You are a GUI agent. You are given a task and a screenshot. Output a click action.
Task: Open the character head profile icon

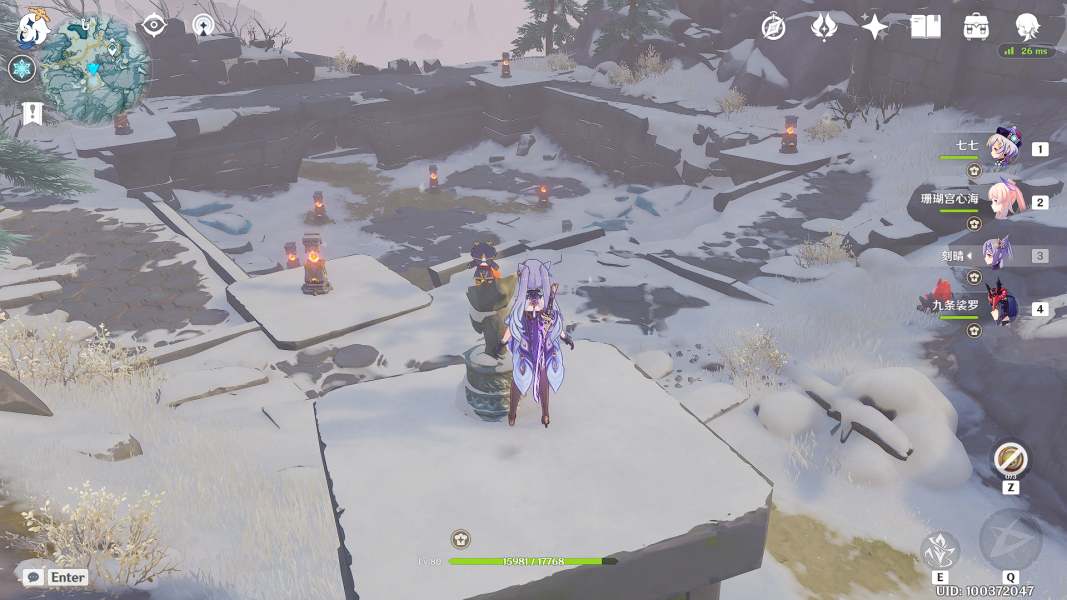click(1027, 27)
